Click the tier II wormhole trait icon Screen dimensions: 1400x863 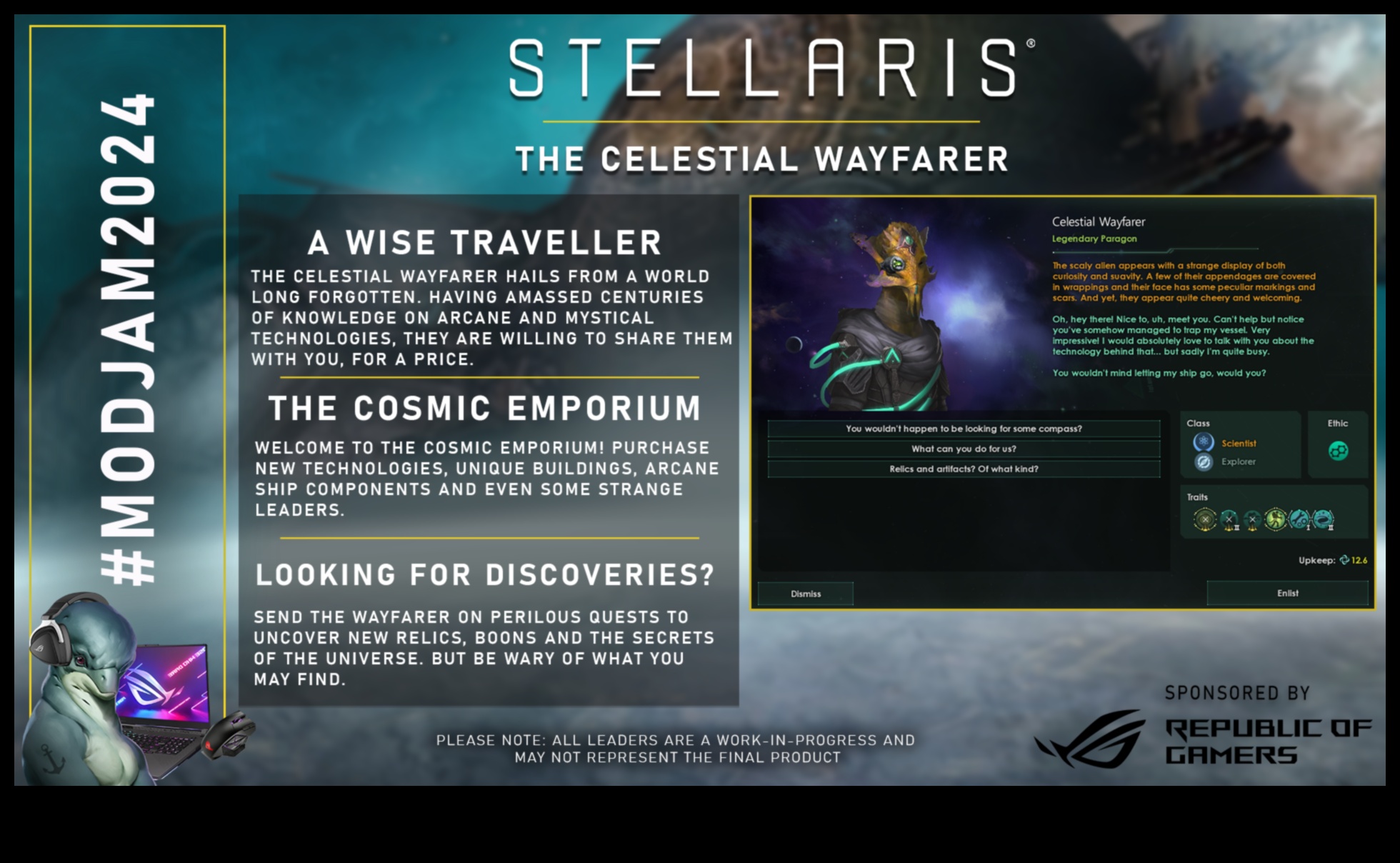pyautogui.click(x=1323, y=519)
